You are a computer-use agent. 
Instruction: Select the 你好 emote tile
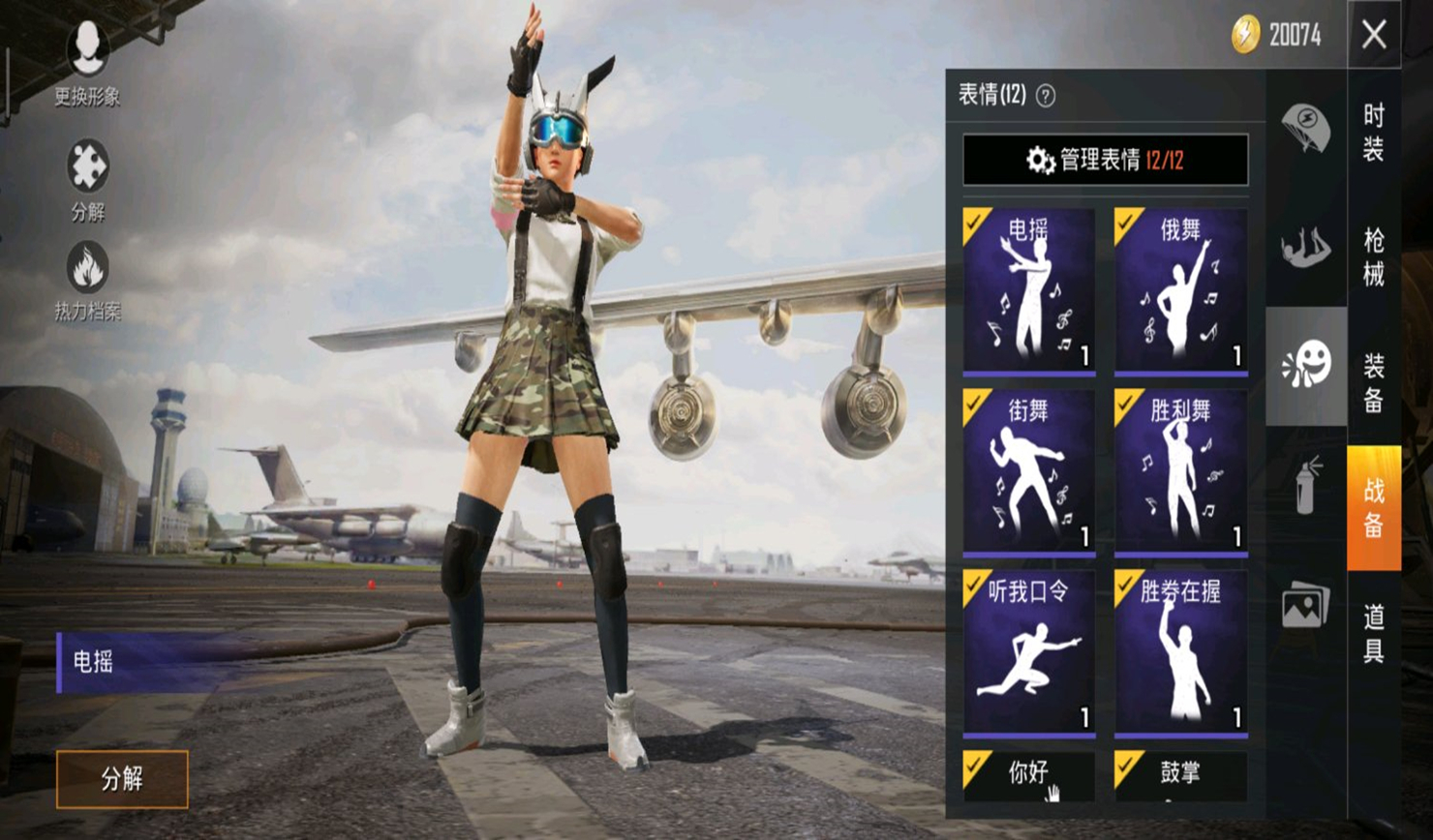(1029, 776)
